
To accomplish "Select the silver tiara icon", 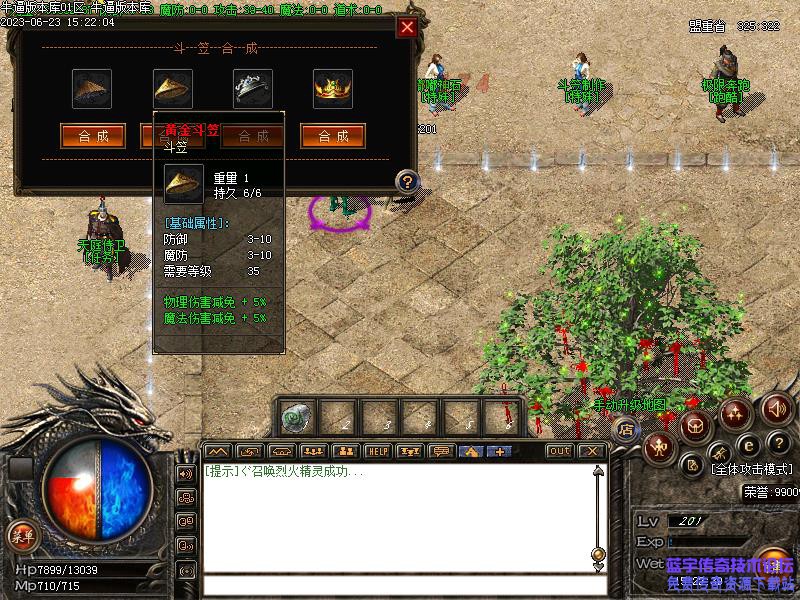I will click(x=253, y=88).
